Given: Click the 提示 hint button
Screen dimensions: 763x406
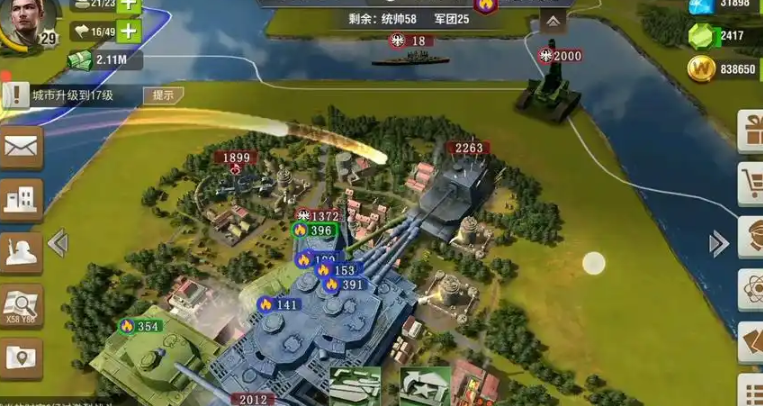Looking at the screenshot, I should pyautogui.click(x=163, y=96).
